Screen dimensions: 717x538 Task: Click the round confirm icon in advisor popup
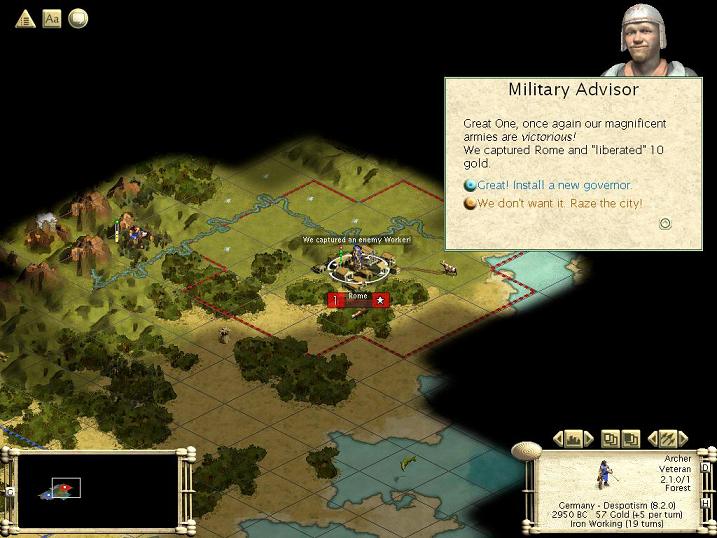665,223
